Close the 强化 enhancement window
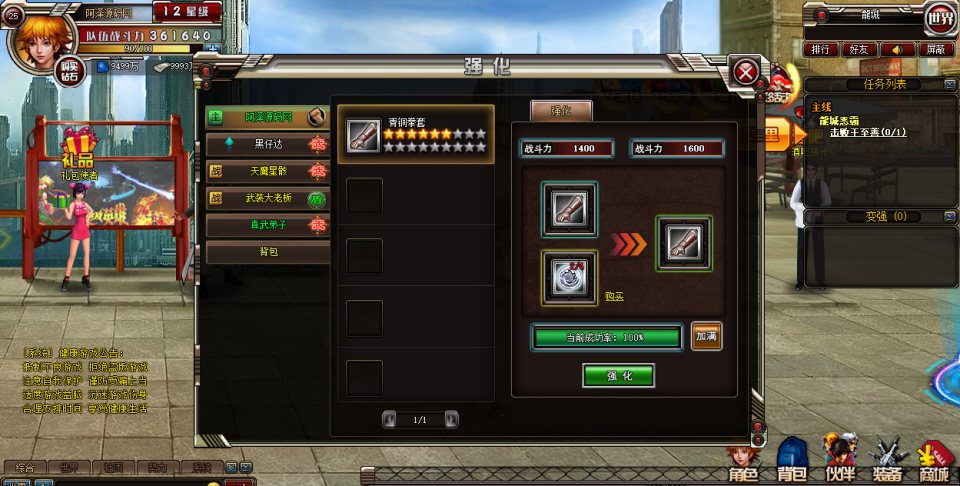This screenshot has height=486, width=960. click(x=745, y=72)
